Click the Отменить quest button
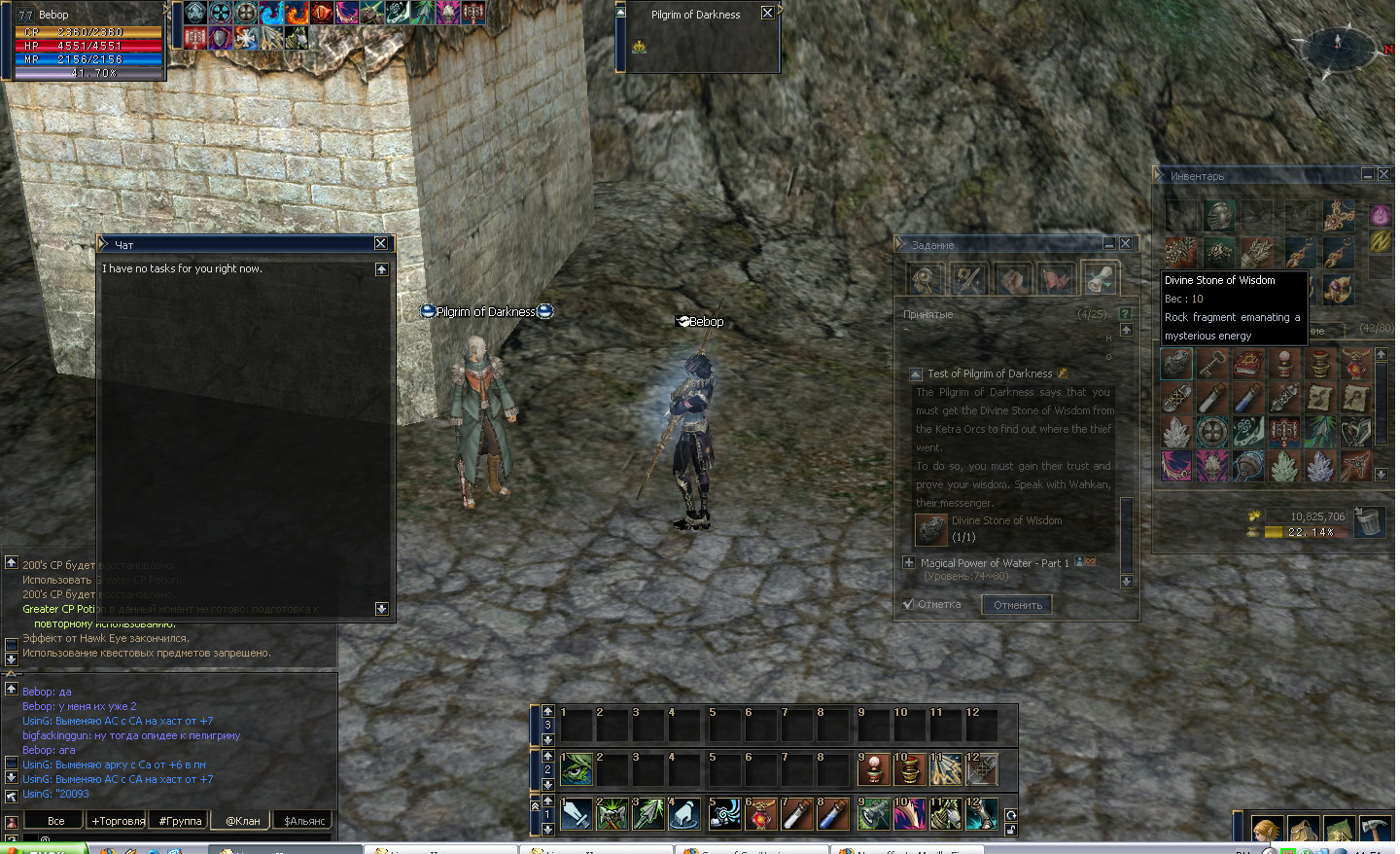Viewport: 1400px width, 854px height. pyautogui.click(x=1017, y=605)
